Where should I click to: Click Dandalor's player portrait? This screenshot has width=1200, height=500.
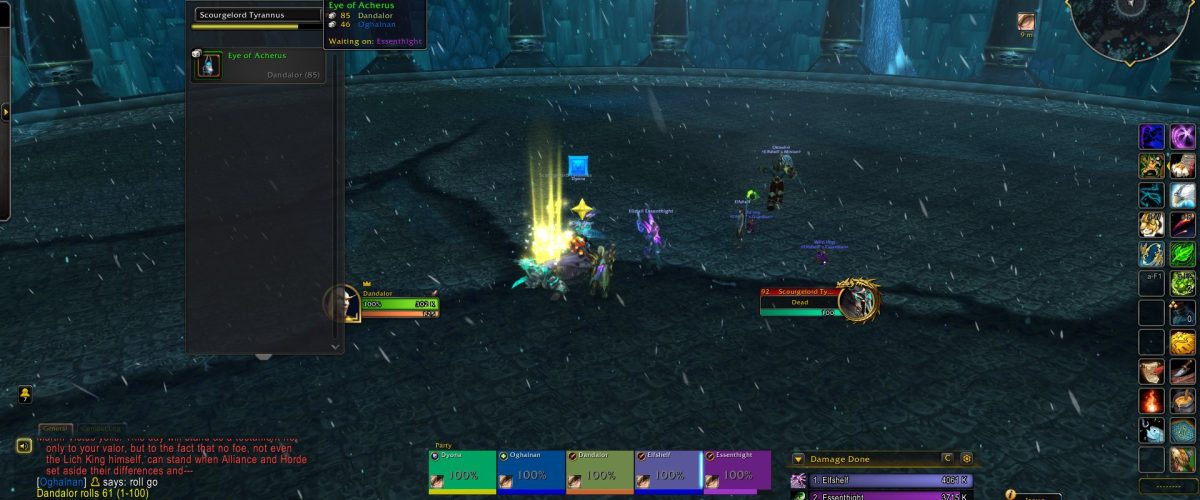pyautogui.click(x=342, y=303)
